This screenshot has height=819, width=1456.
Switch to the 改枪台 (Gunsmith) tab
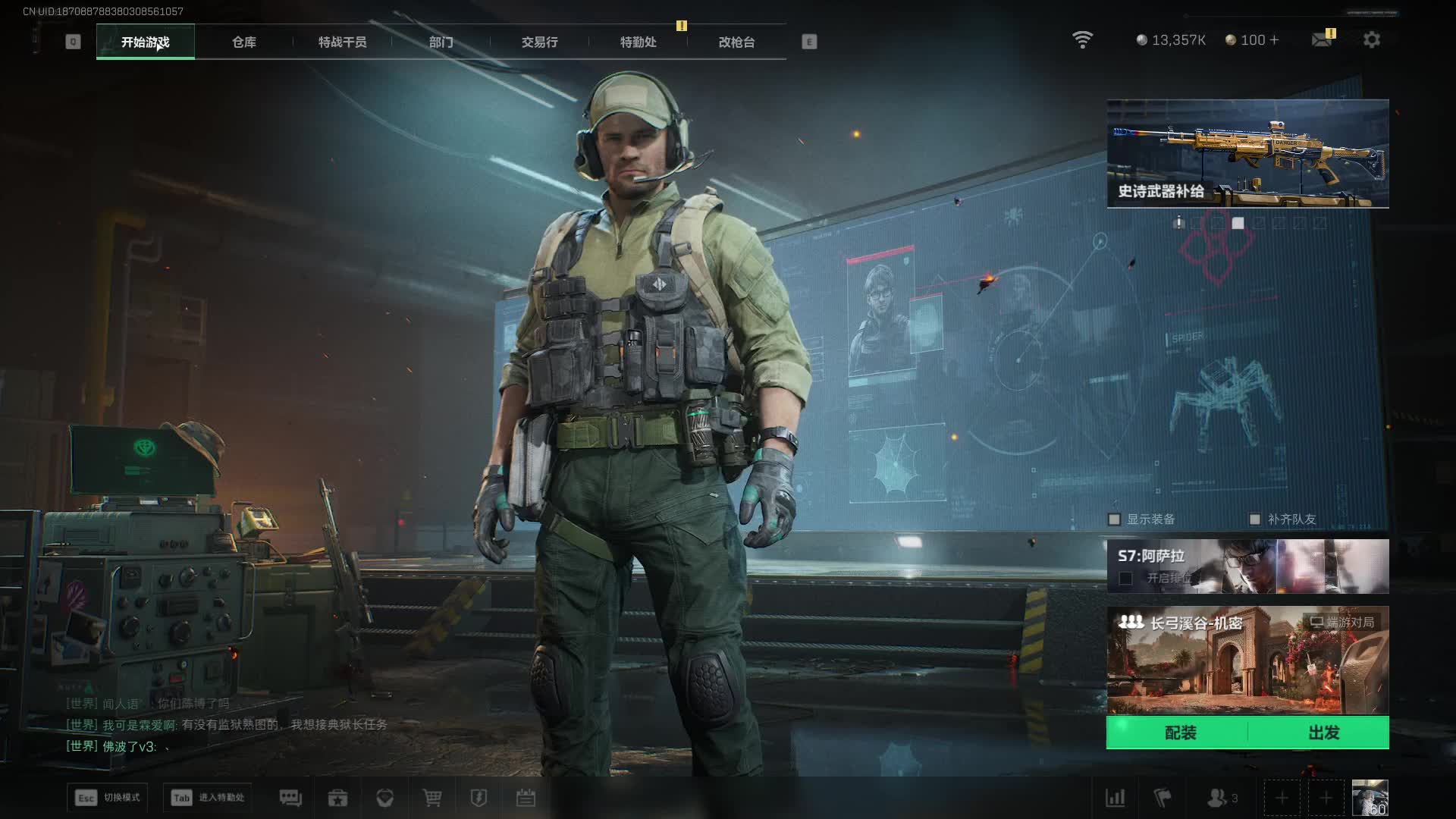click(x=736, y=42)
